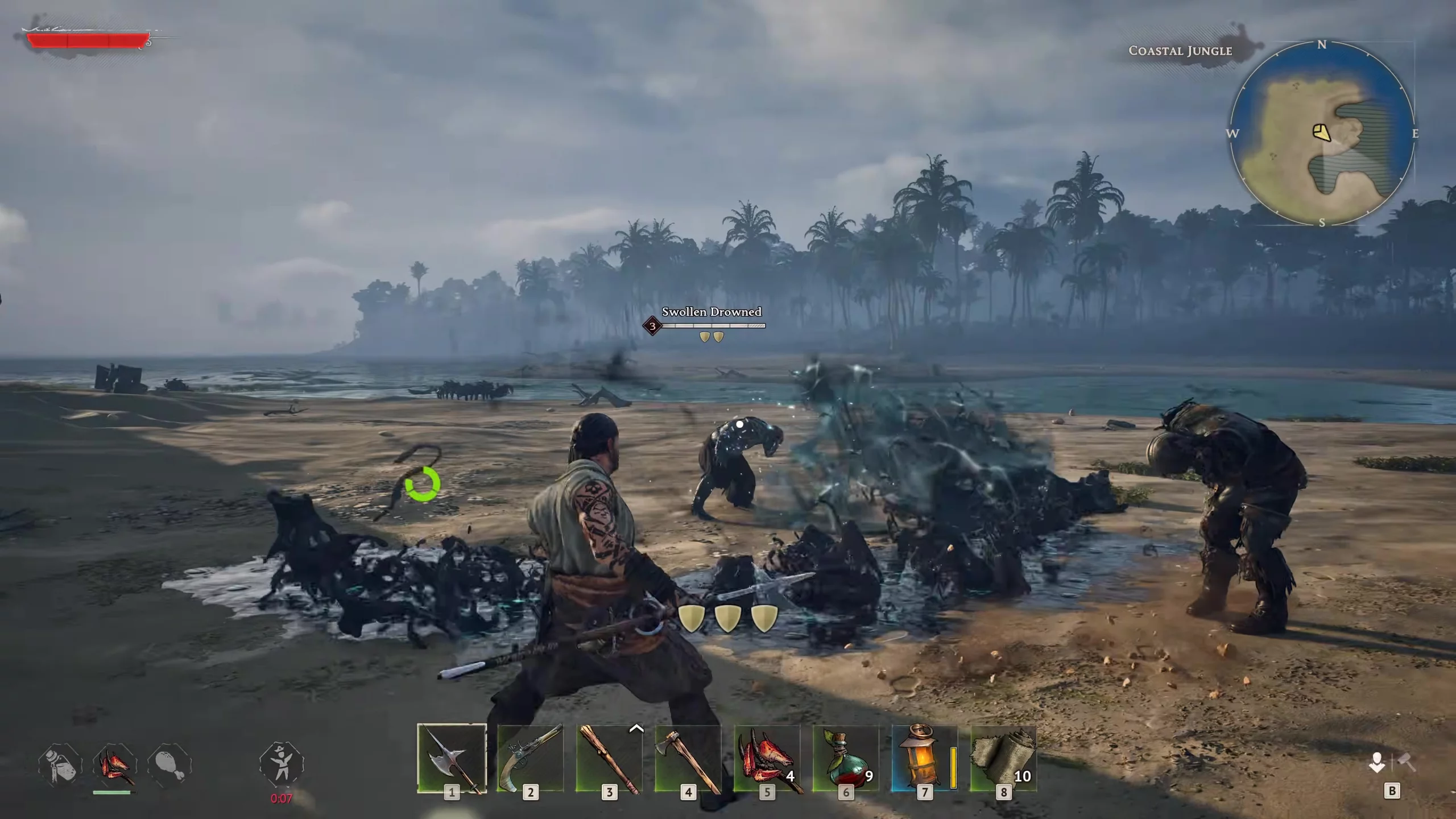Toggle the lantern in hotbar slot 7
The image size is (1456, 819).
pos(924,758)
